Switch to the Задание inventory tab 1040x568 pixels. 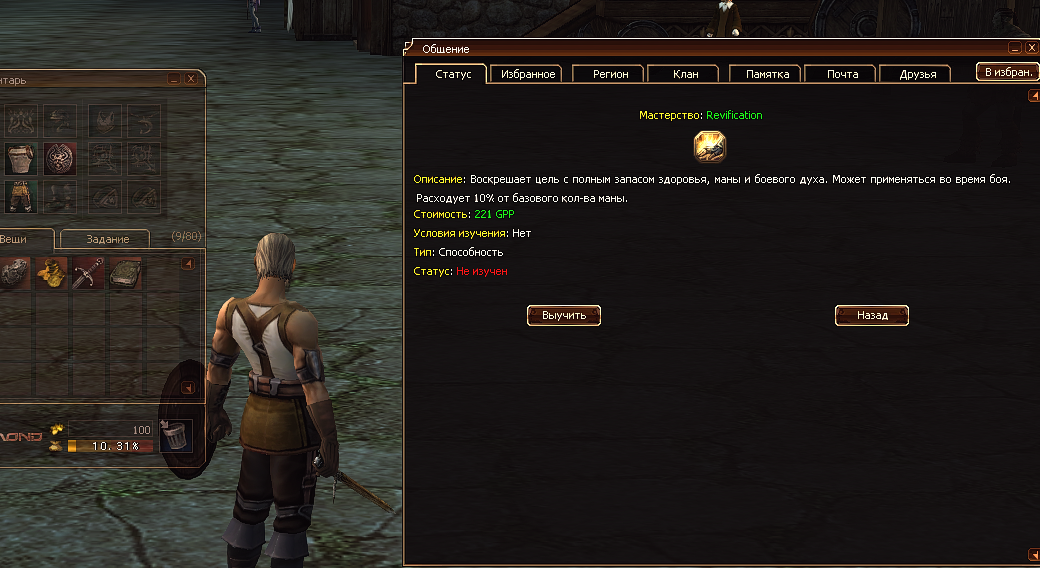[107, 239]
